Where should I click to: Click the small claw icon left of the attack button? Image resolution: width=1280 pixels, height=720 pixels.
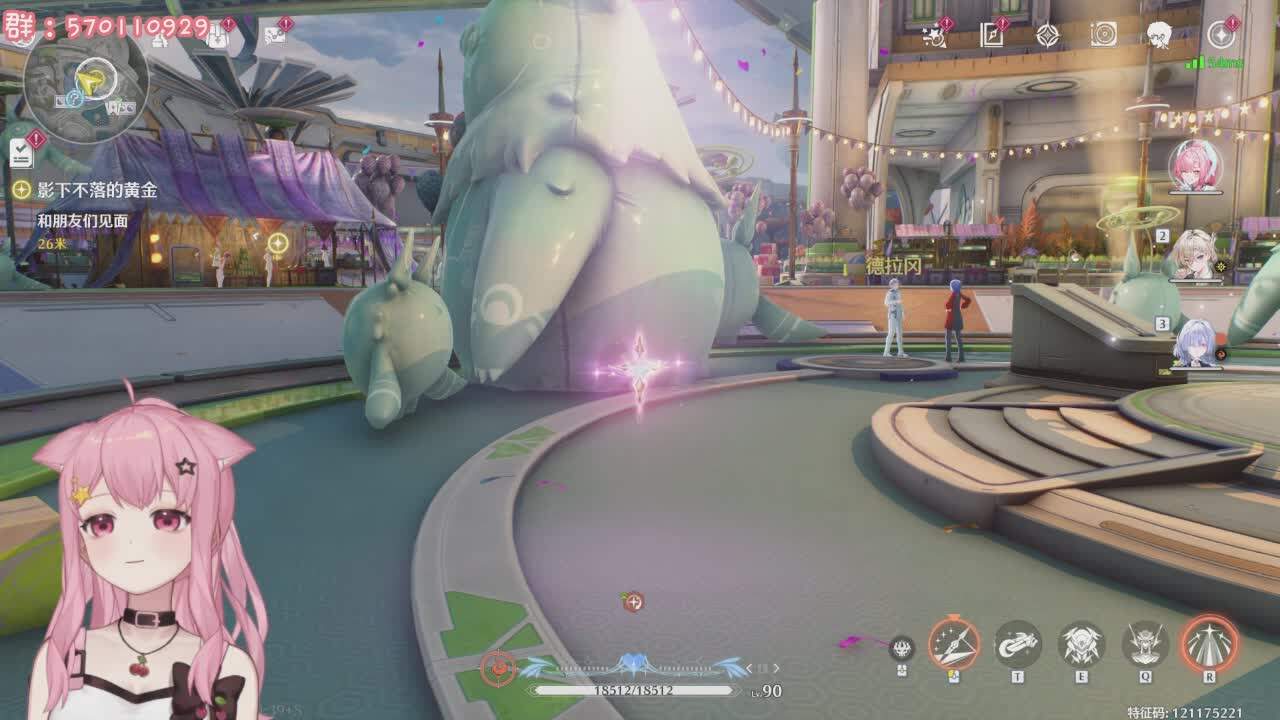pos(902,648)
